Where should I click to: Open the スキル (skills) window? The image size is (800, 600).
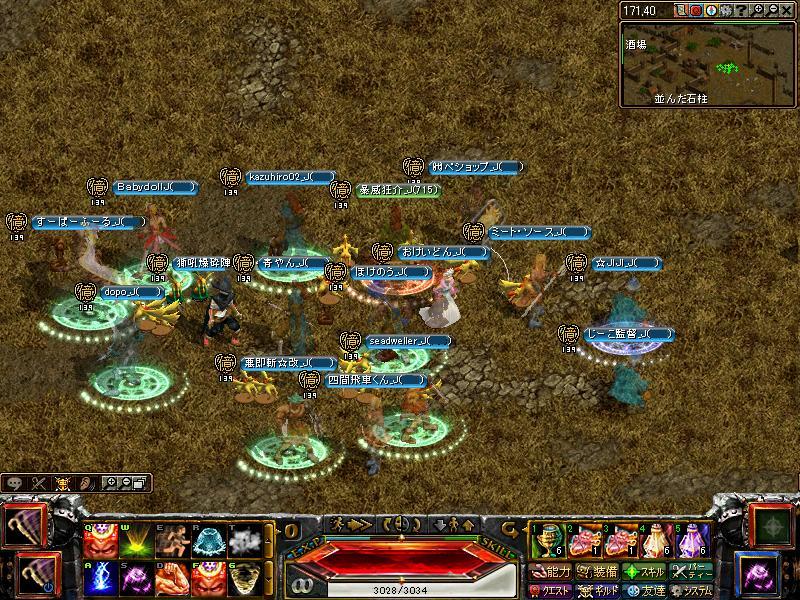644,572
